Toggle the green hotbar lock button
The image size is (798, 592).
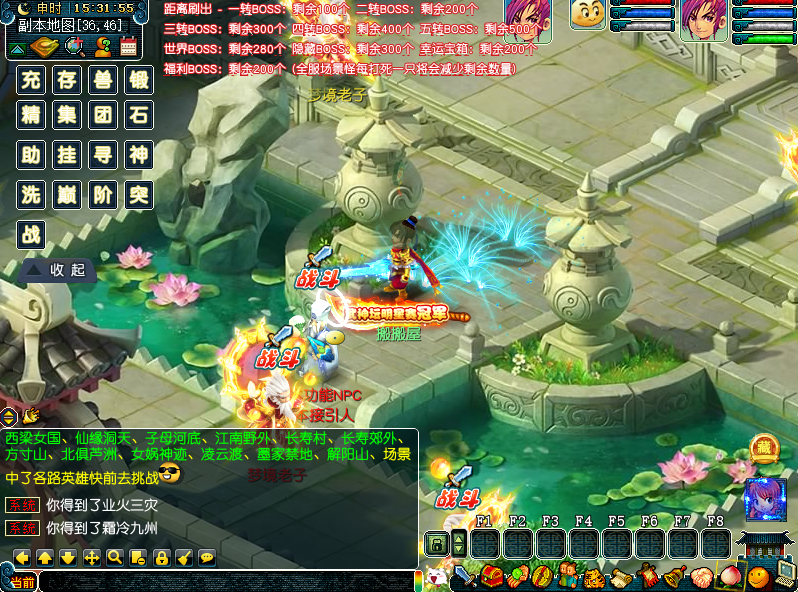(437, 544)
